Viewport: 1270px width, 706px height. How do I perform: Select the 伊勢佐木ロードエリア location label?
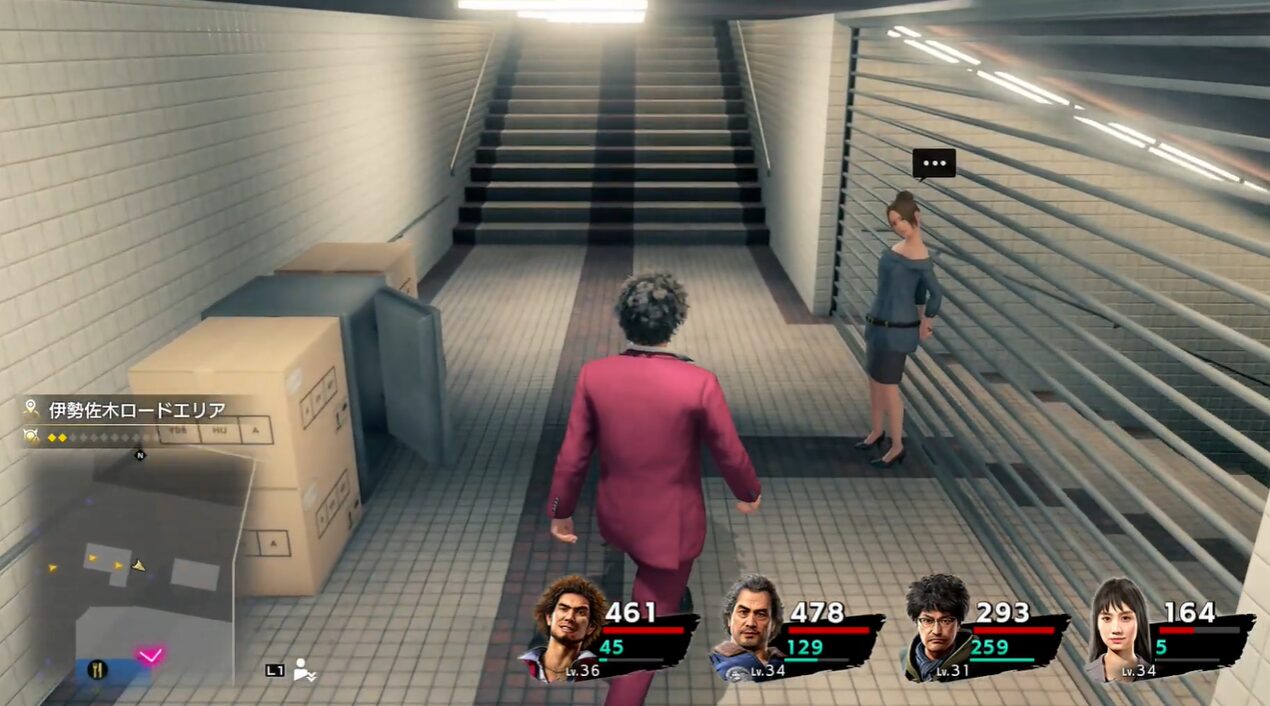(137, 410)
